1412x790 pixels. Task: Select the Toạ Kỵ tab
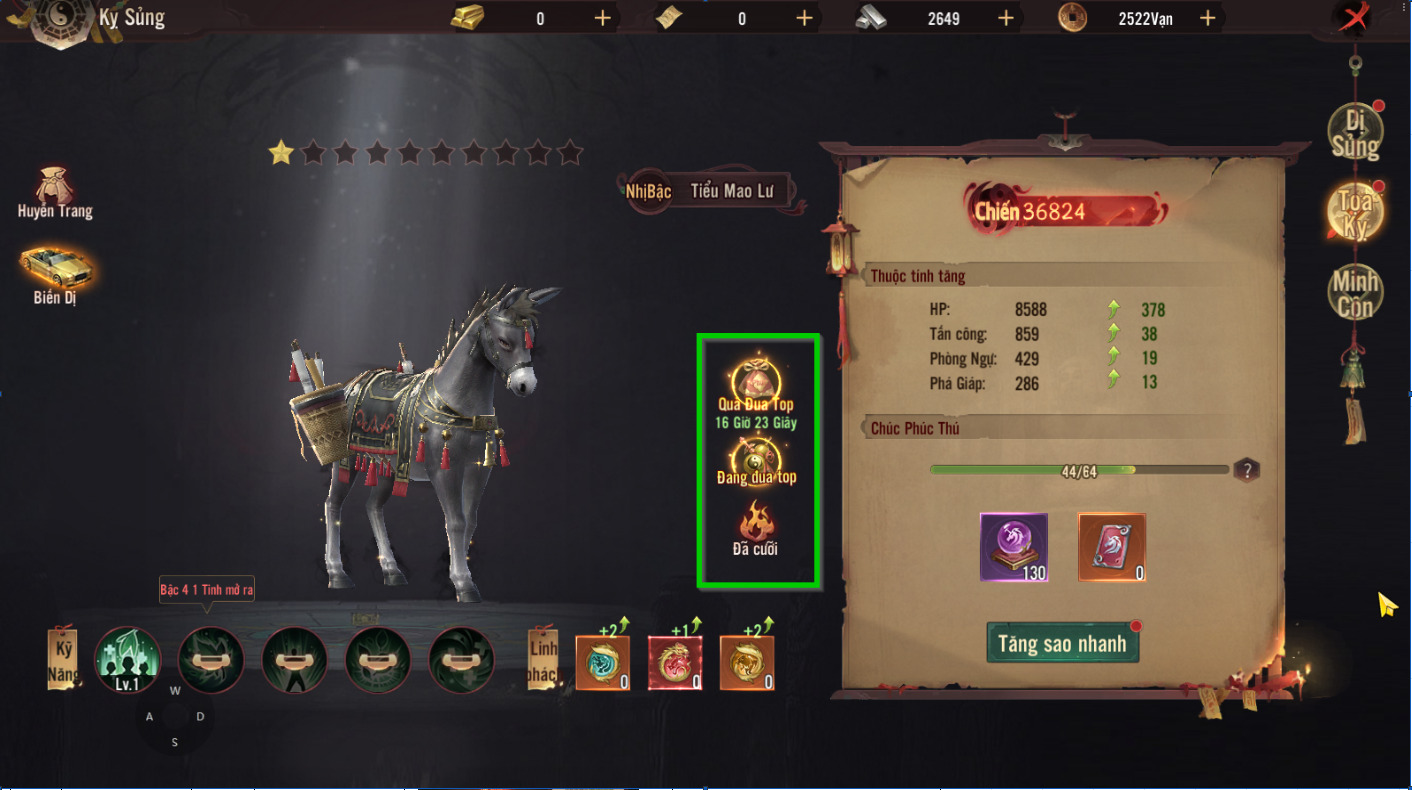pyautogui.click(x=1355, y=211)
